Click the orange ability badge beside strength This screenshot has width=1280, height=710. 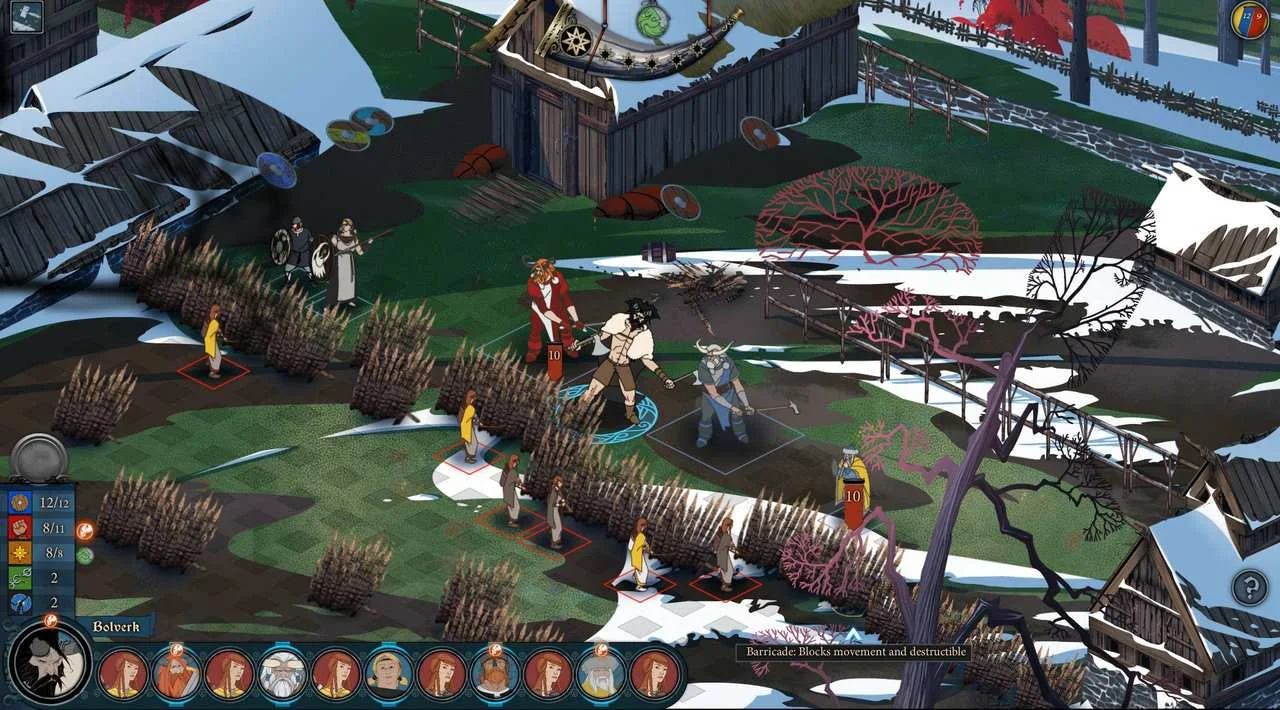tap(85, 532)
